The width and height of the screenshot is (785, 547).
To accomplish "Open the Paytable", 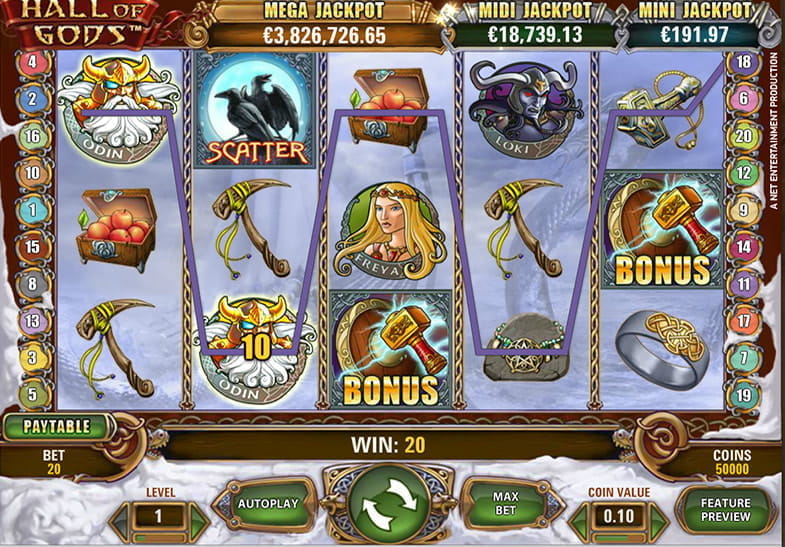I will point(57,426).
